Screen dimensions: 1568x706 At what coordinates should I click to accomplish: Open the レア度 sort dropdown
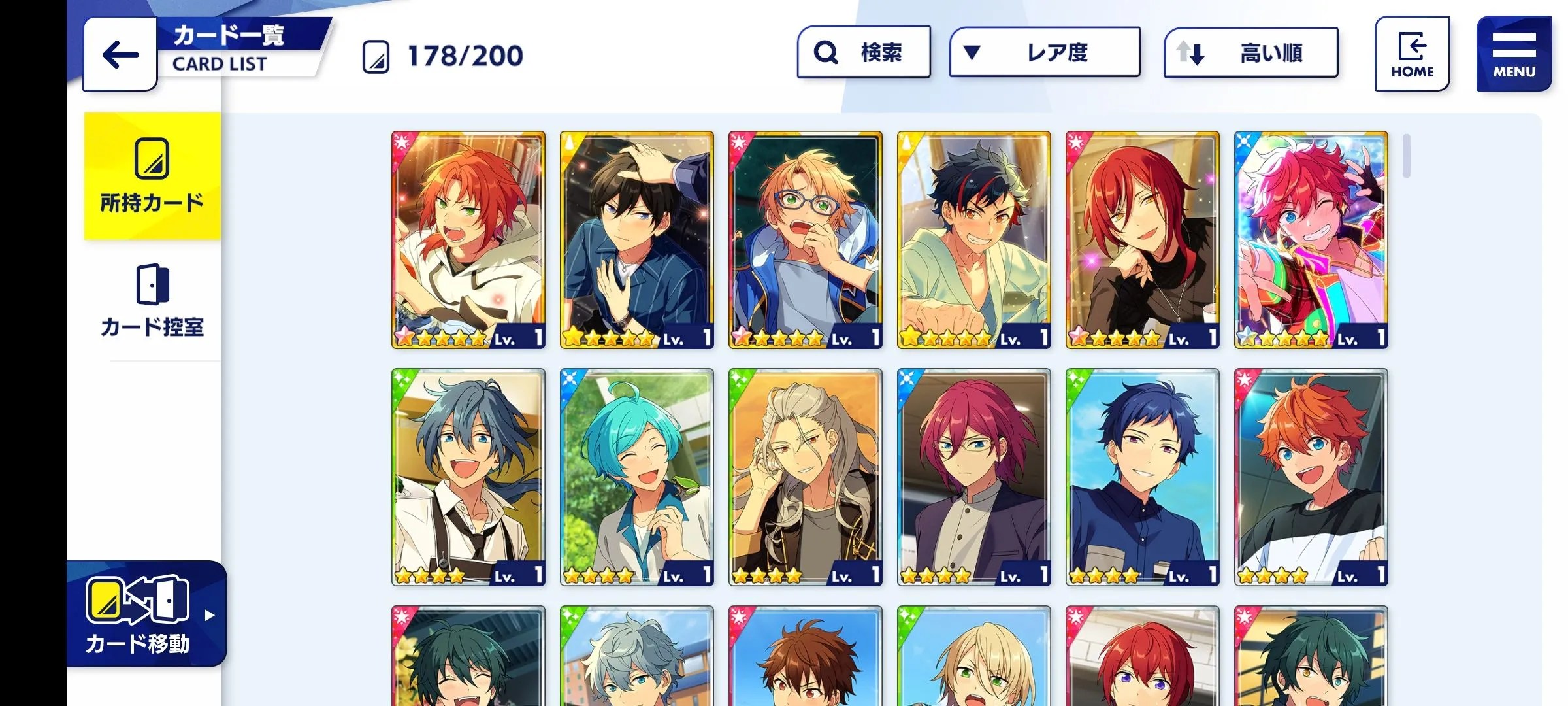point(1044,52)
